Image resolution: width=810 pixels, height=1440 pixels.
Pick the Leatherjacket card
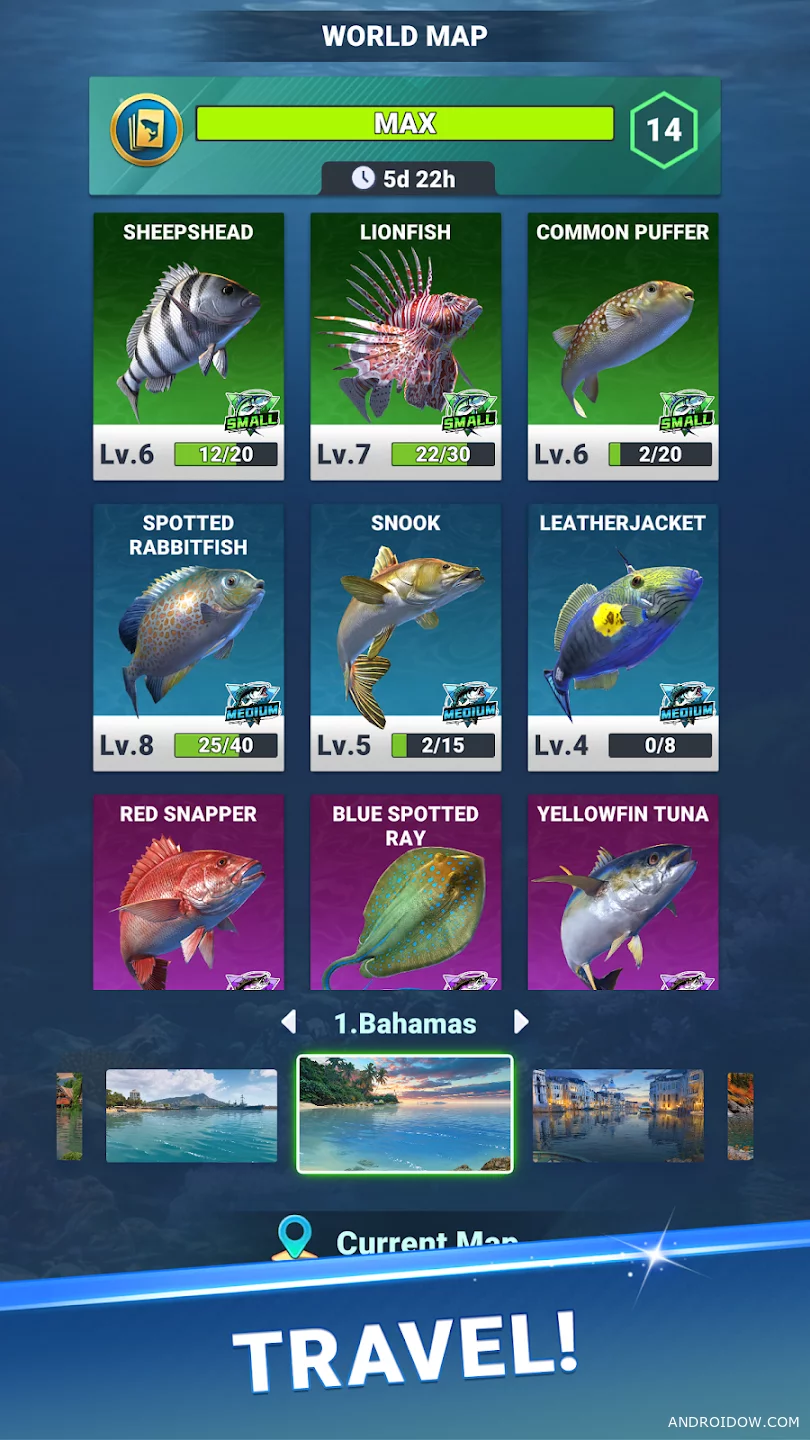(622, 637)
